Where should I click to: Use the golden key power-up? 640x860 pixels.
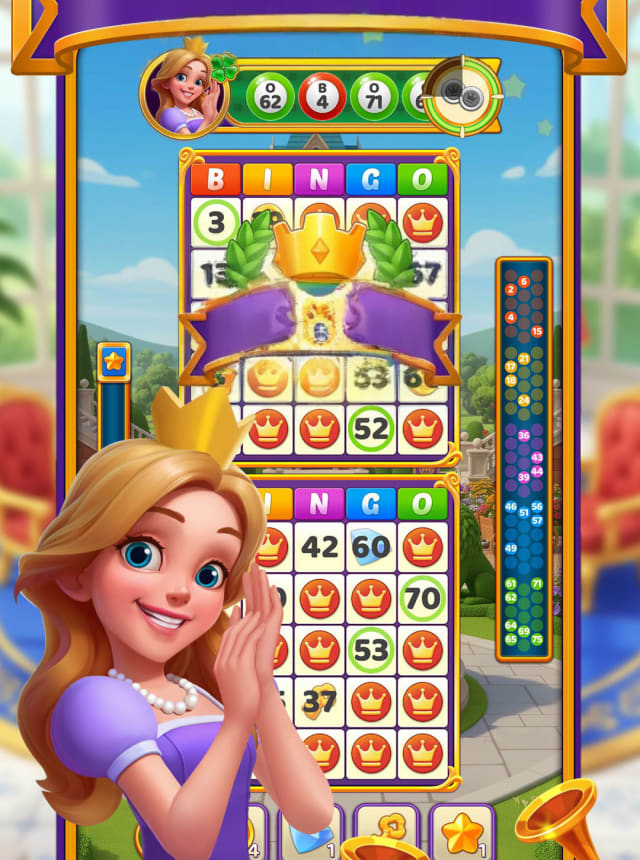(x=386, y=832)
